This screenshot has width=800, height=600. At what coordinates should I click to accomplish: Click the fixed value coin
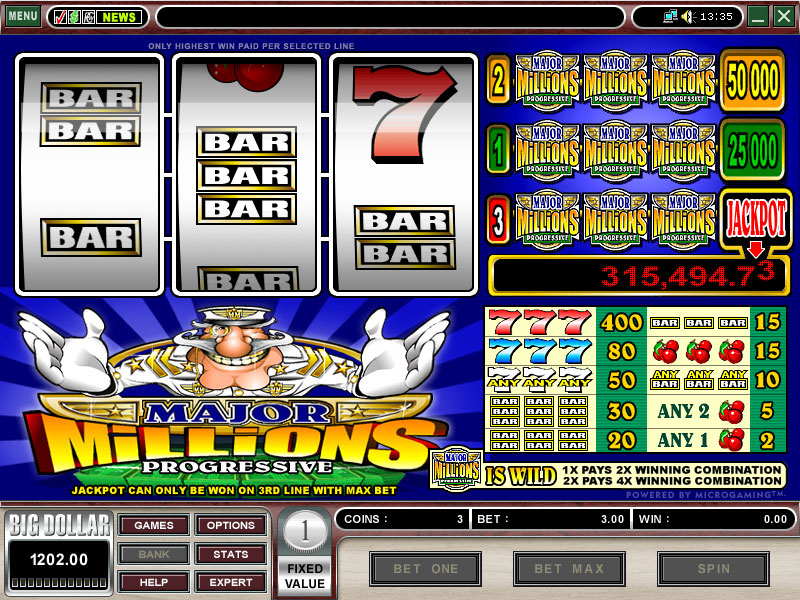click(304, 532)
